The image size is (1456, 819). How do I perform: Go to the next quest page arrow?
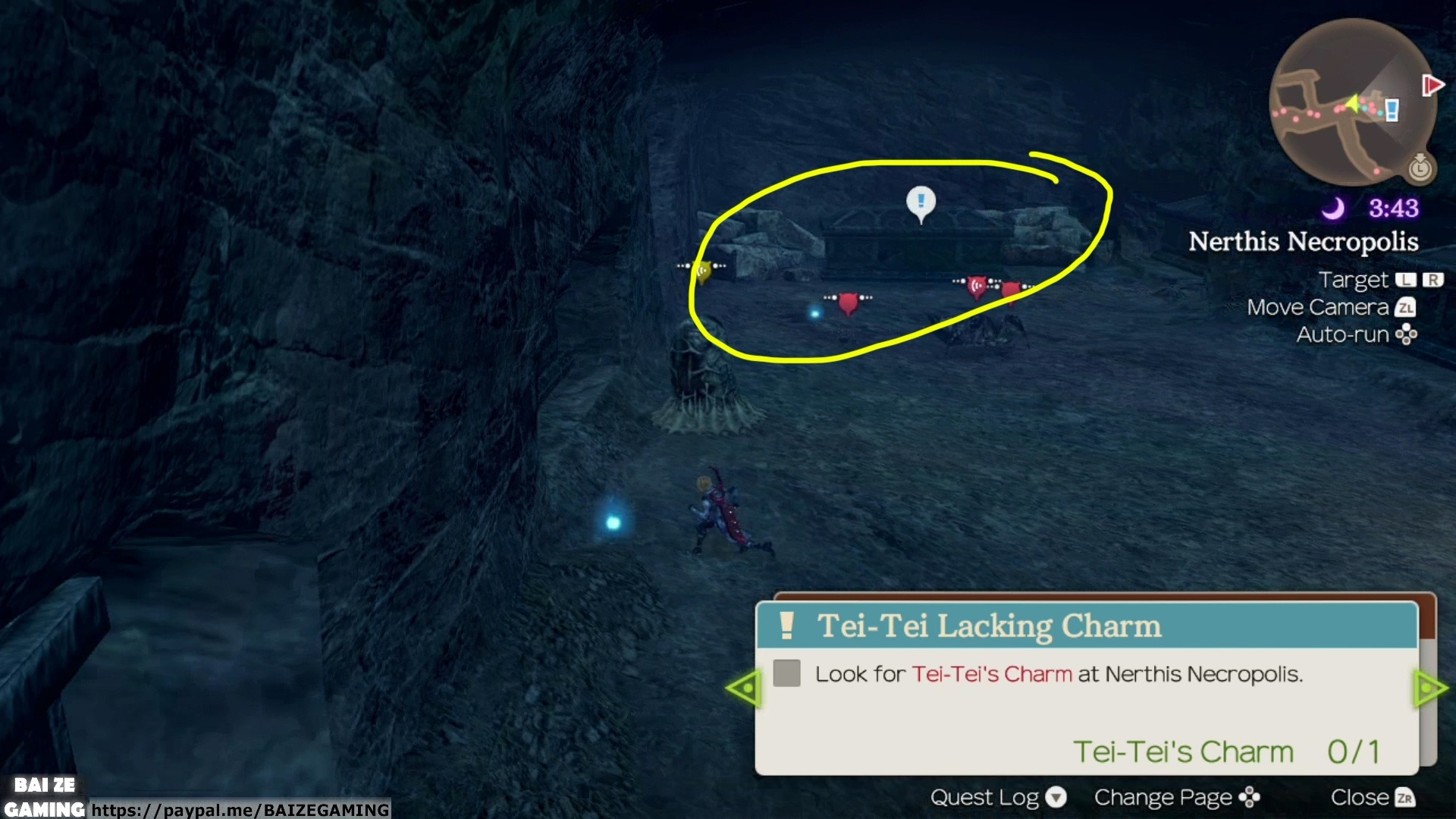(x=1430, y=689)
